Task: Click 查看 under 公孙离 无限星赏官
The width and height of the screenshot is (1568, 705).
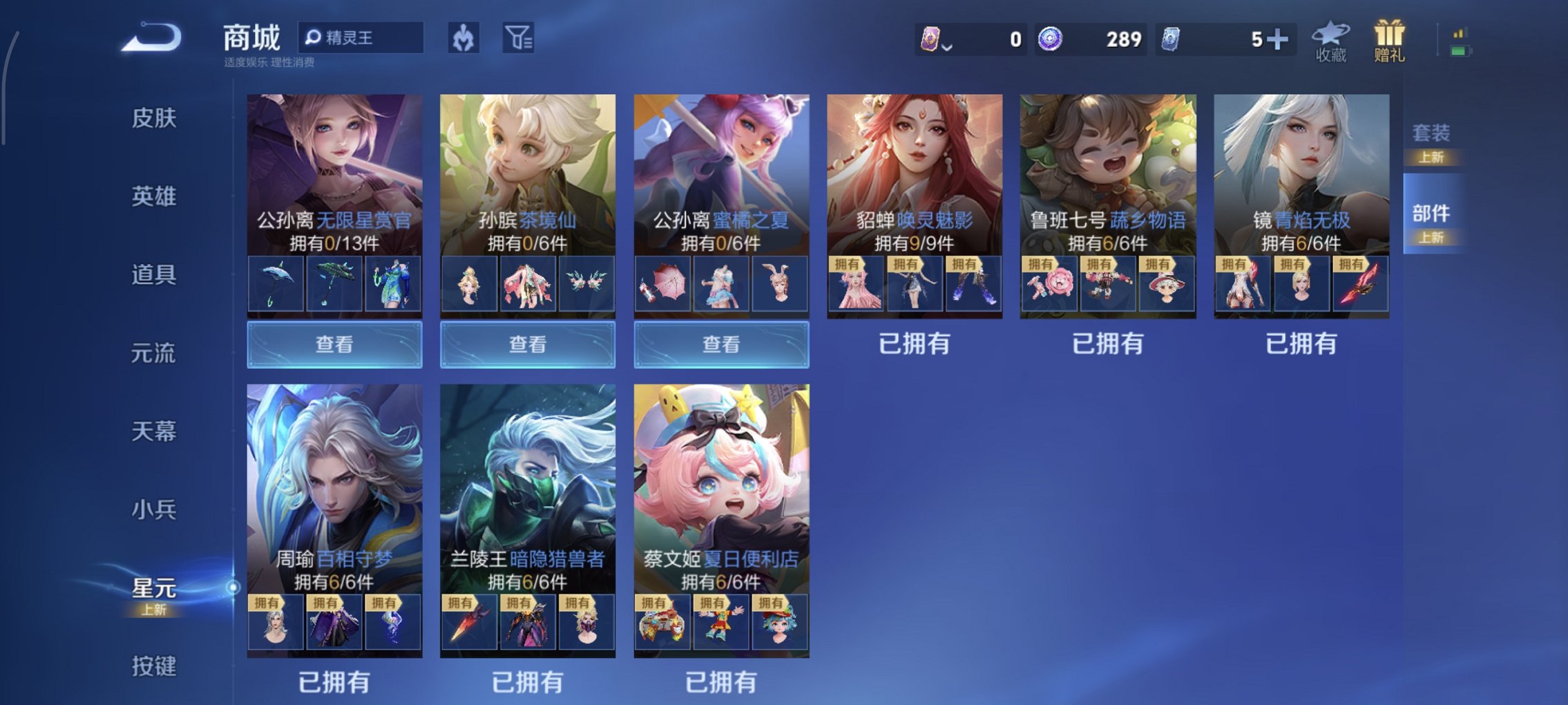Action: tap(334, 344)
